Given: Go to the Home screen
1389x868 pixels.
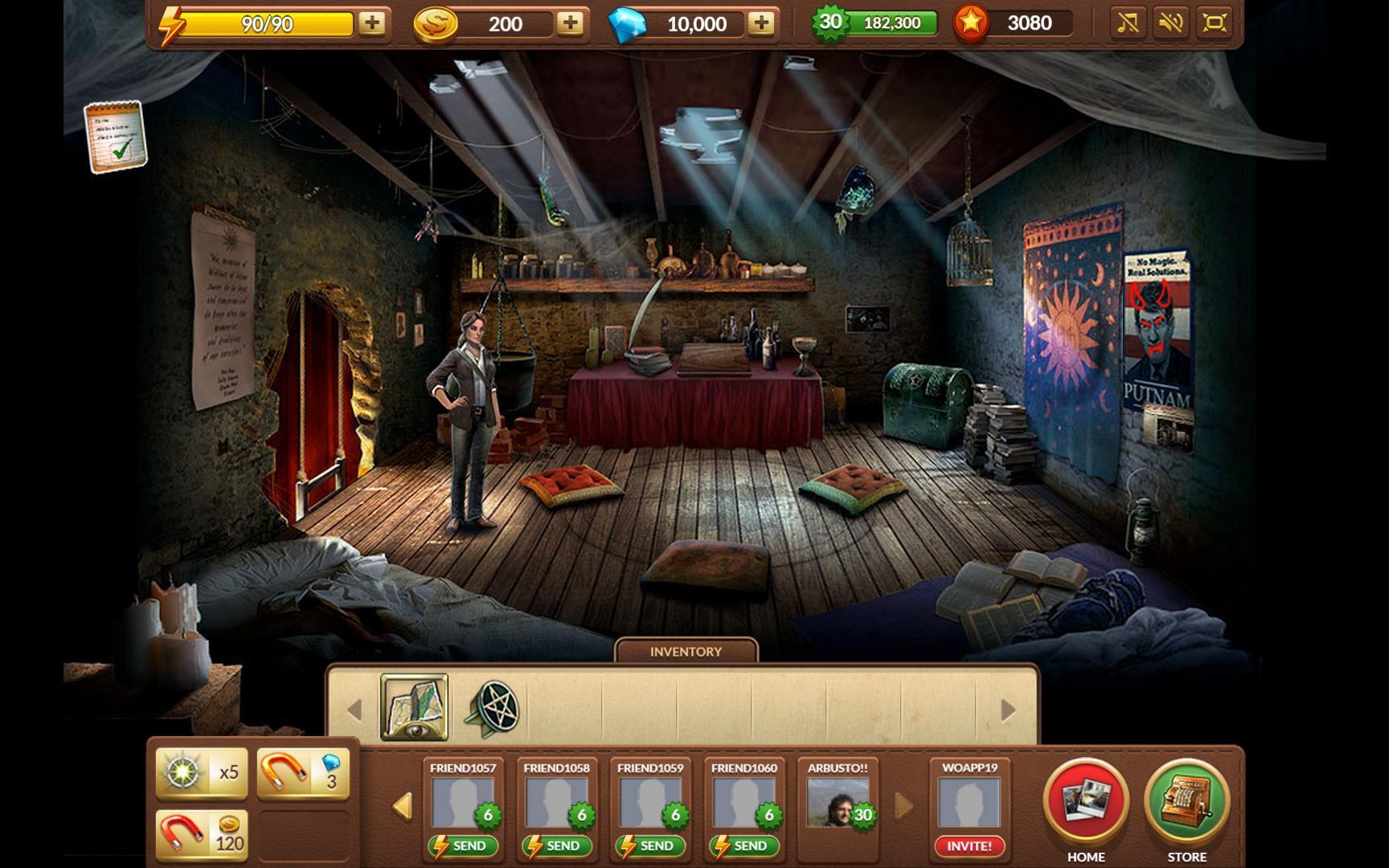Looking at the screenshot, I should [1086, 802].
